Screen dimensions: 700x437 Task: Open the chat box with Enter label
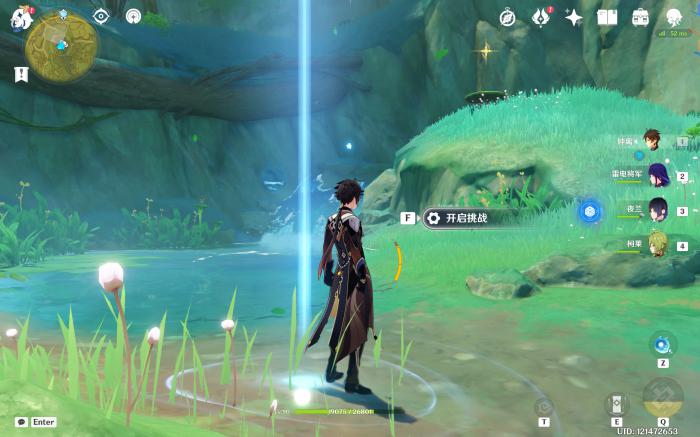[x=36, y=422]
